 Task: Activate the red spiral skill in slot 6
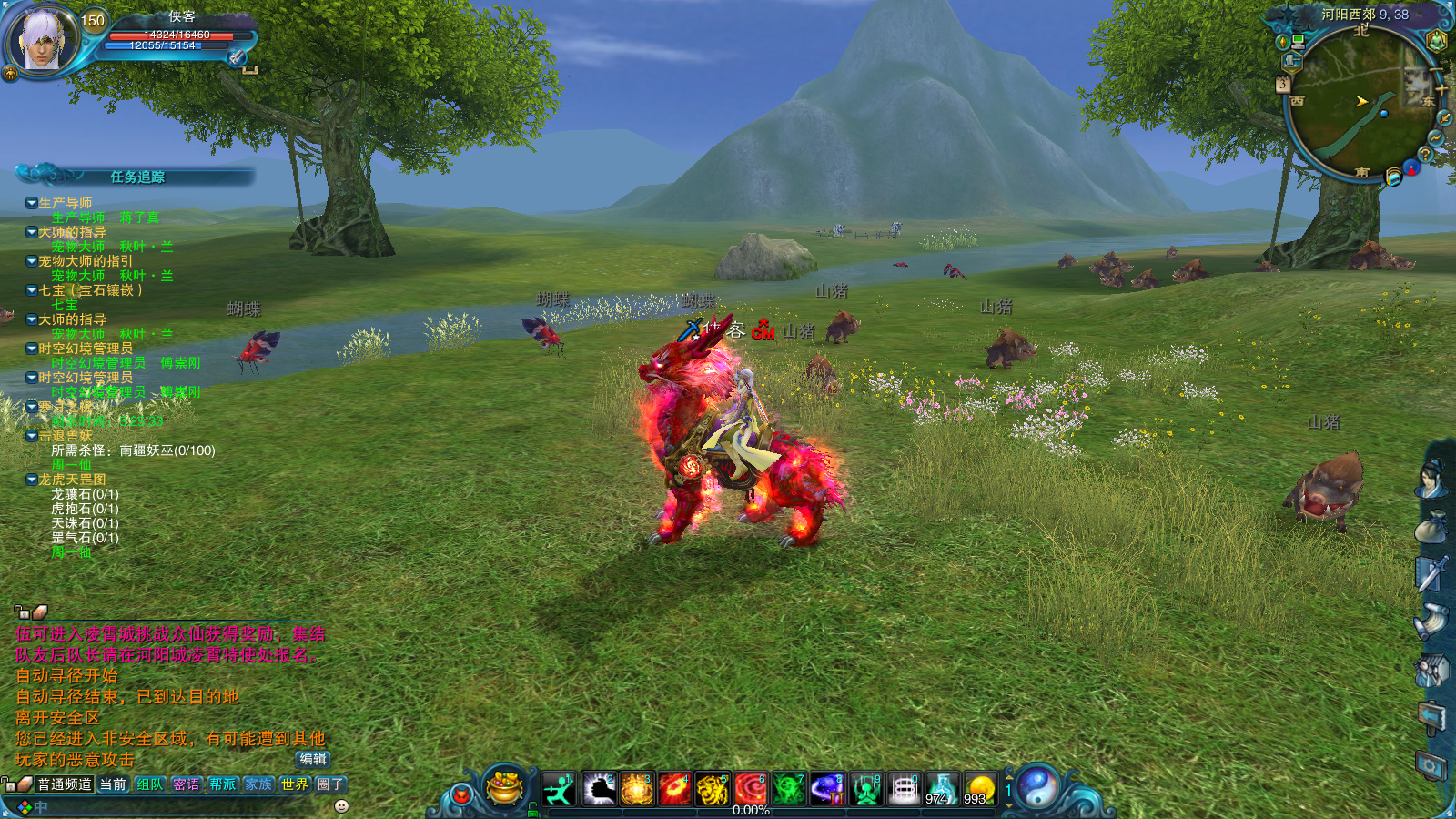point(751,789)
